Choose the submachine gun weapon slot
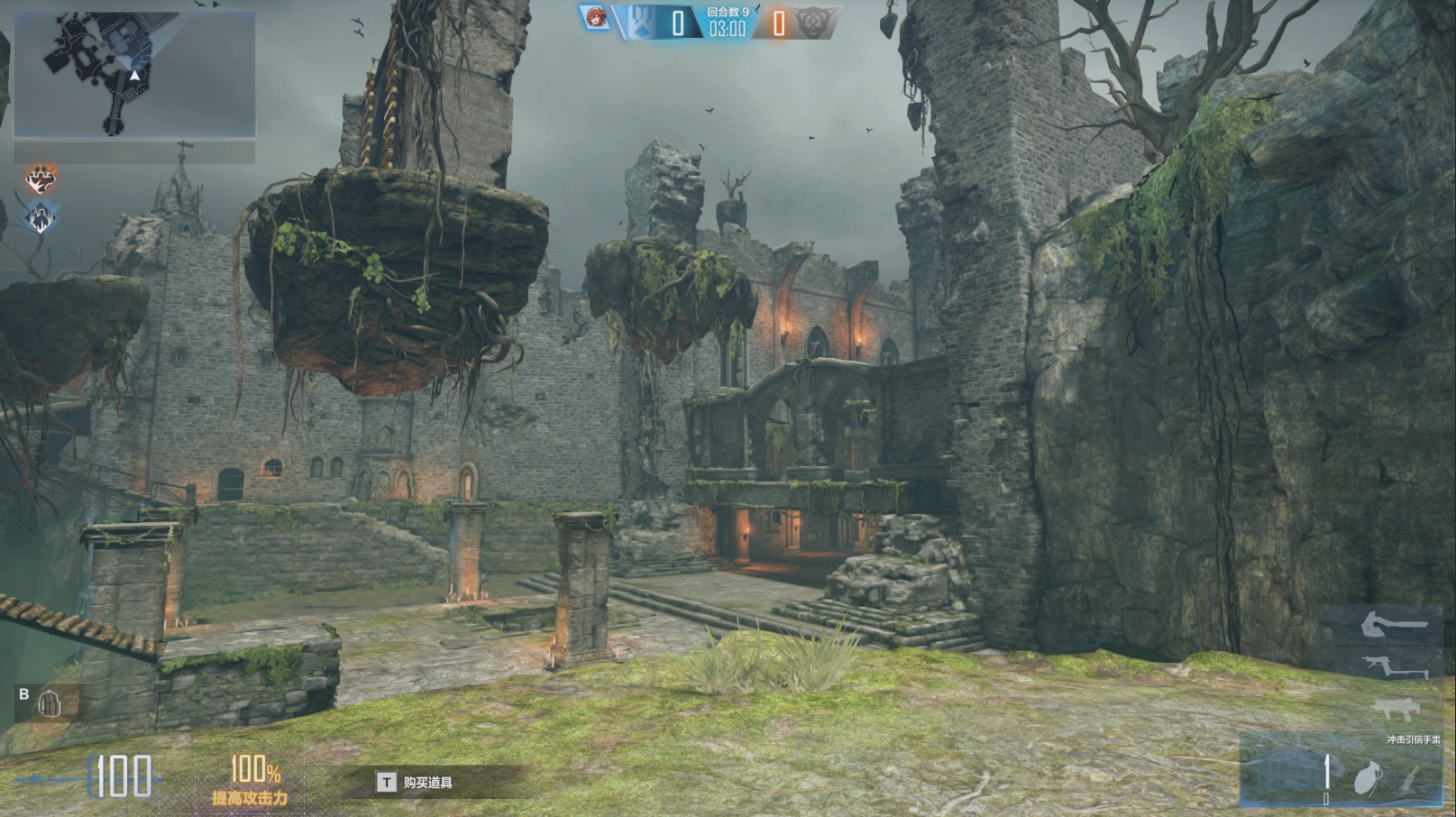This screenshot has height=817, width=1456. (1396, 711)
